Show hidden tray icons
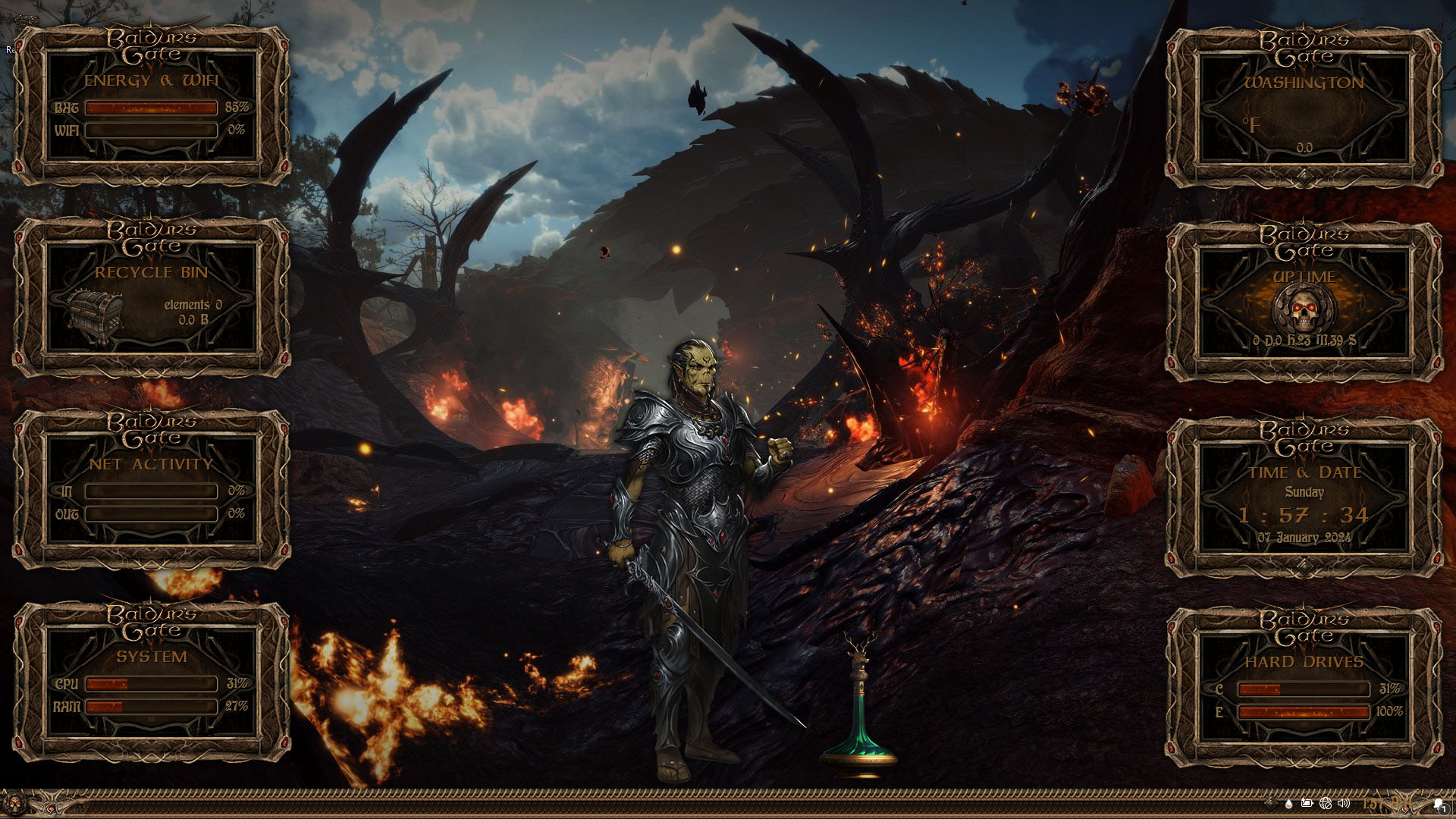 [1271, 803]
